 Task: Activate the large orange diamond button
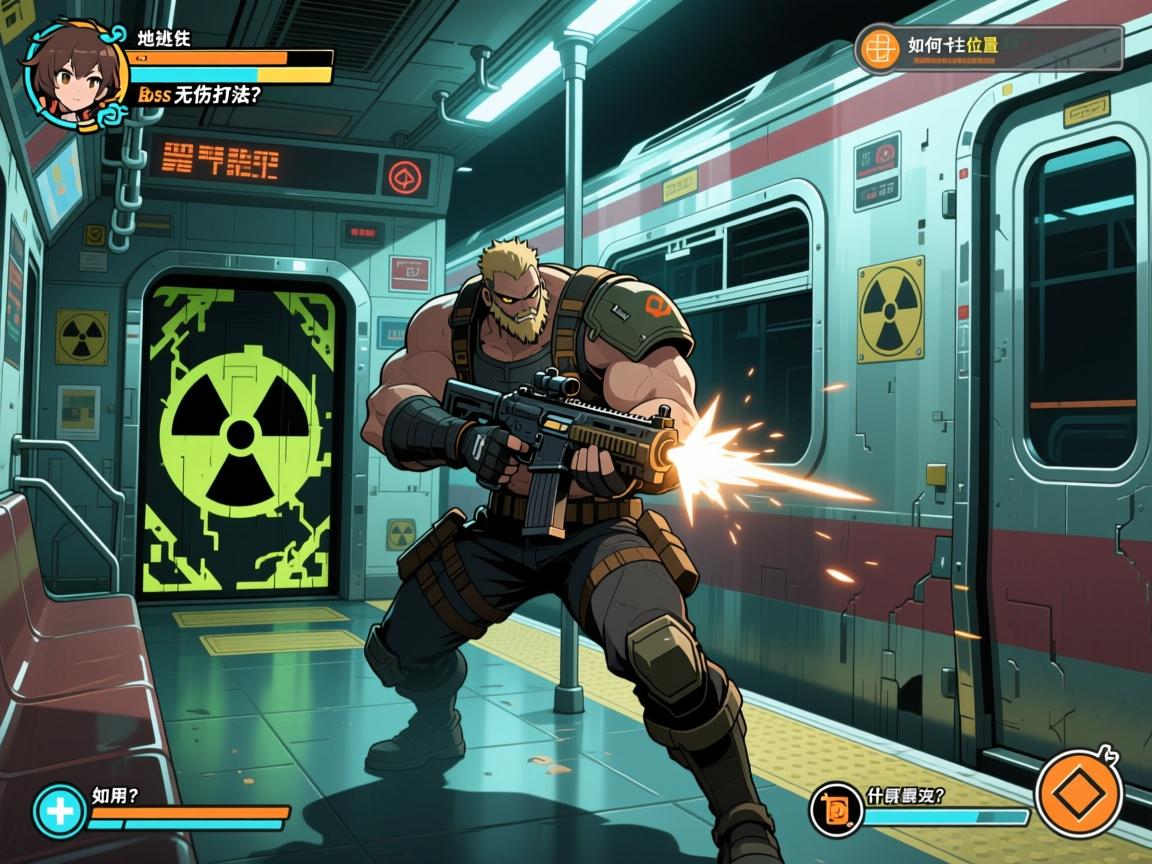pyautogui.click(x=1079, y=795)
